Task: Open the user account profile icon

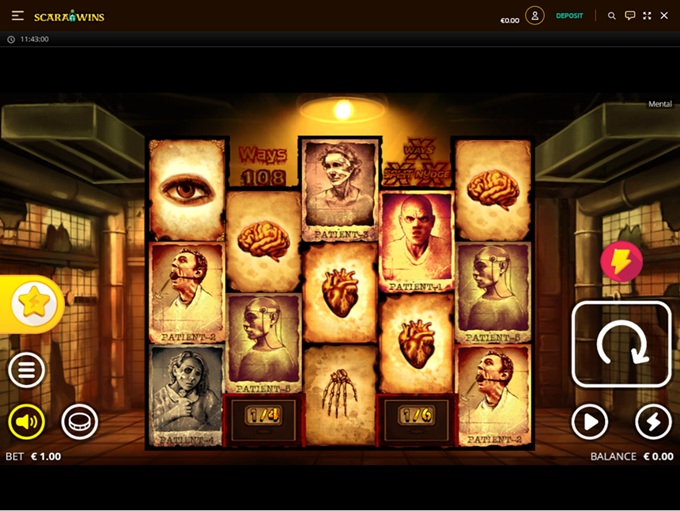Action: pos(535,16)
